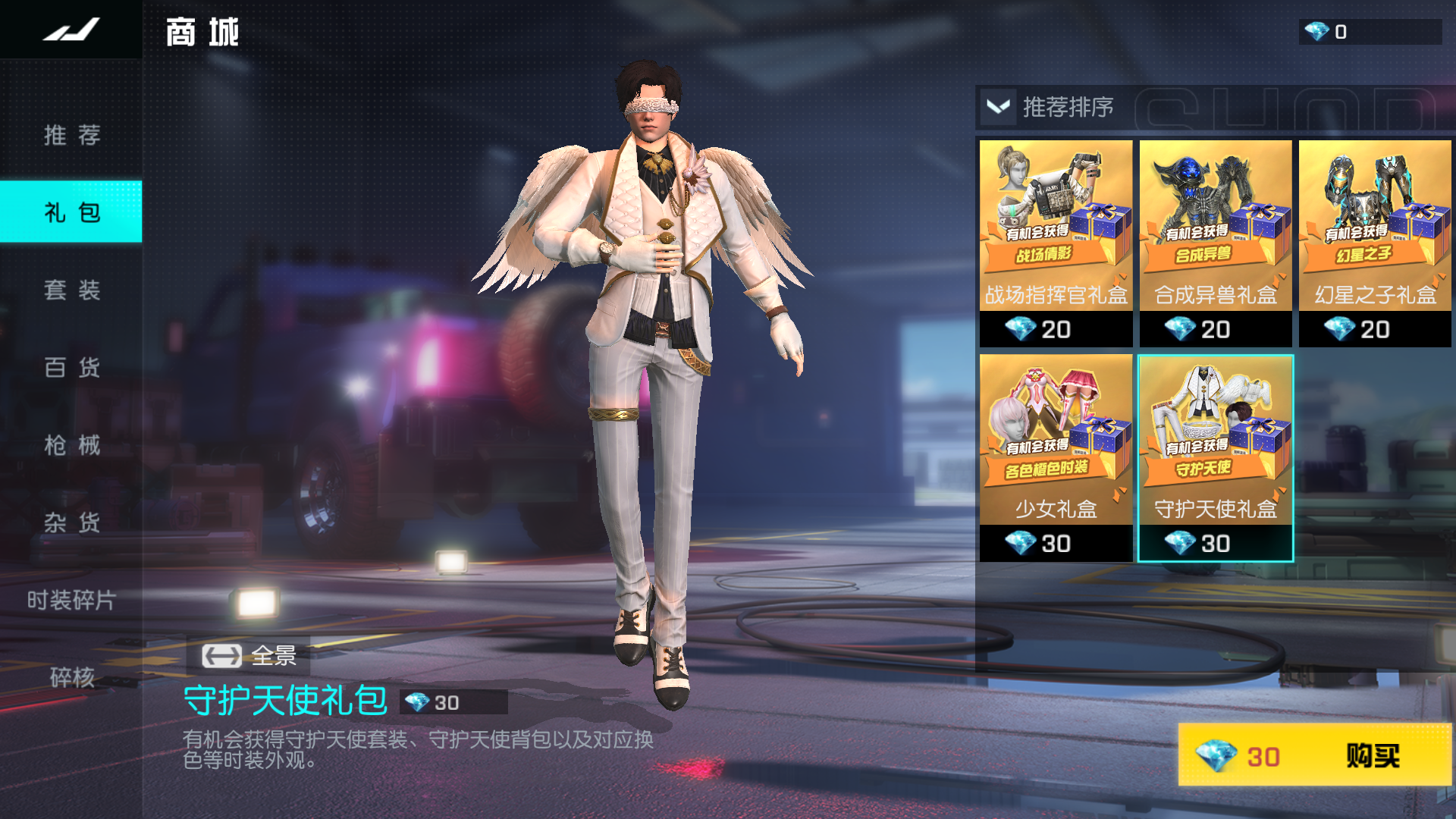This screenshot has width=1456, height=819.
Task: Choose the 杂货 category tab
Action: click(71, 522)
